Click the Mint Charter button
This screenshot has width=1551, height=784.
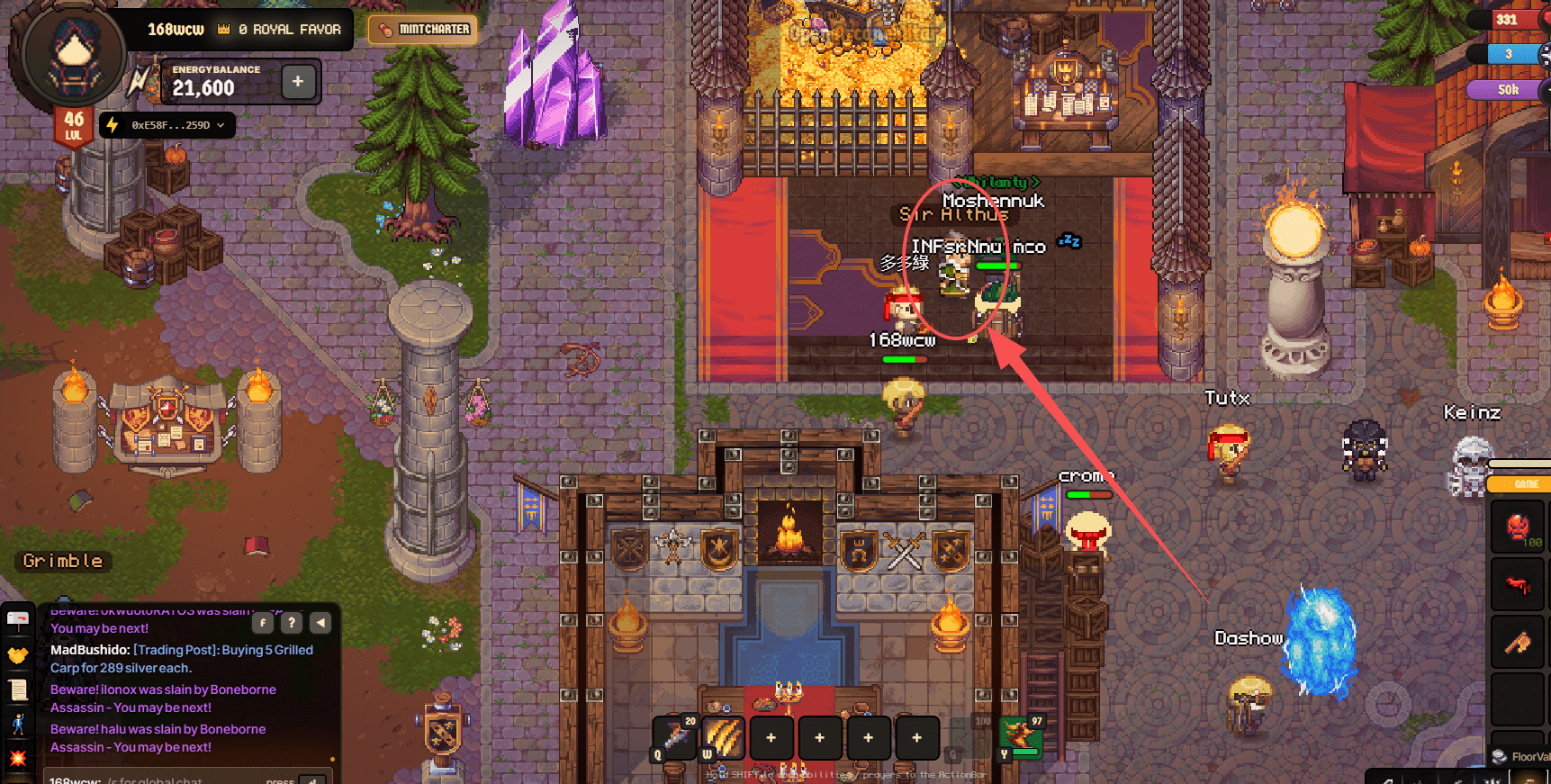pos(423,30)
